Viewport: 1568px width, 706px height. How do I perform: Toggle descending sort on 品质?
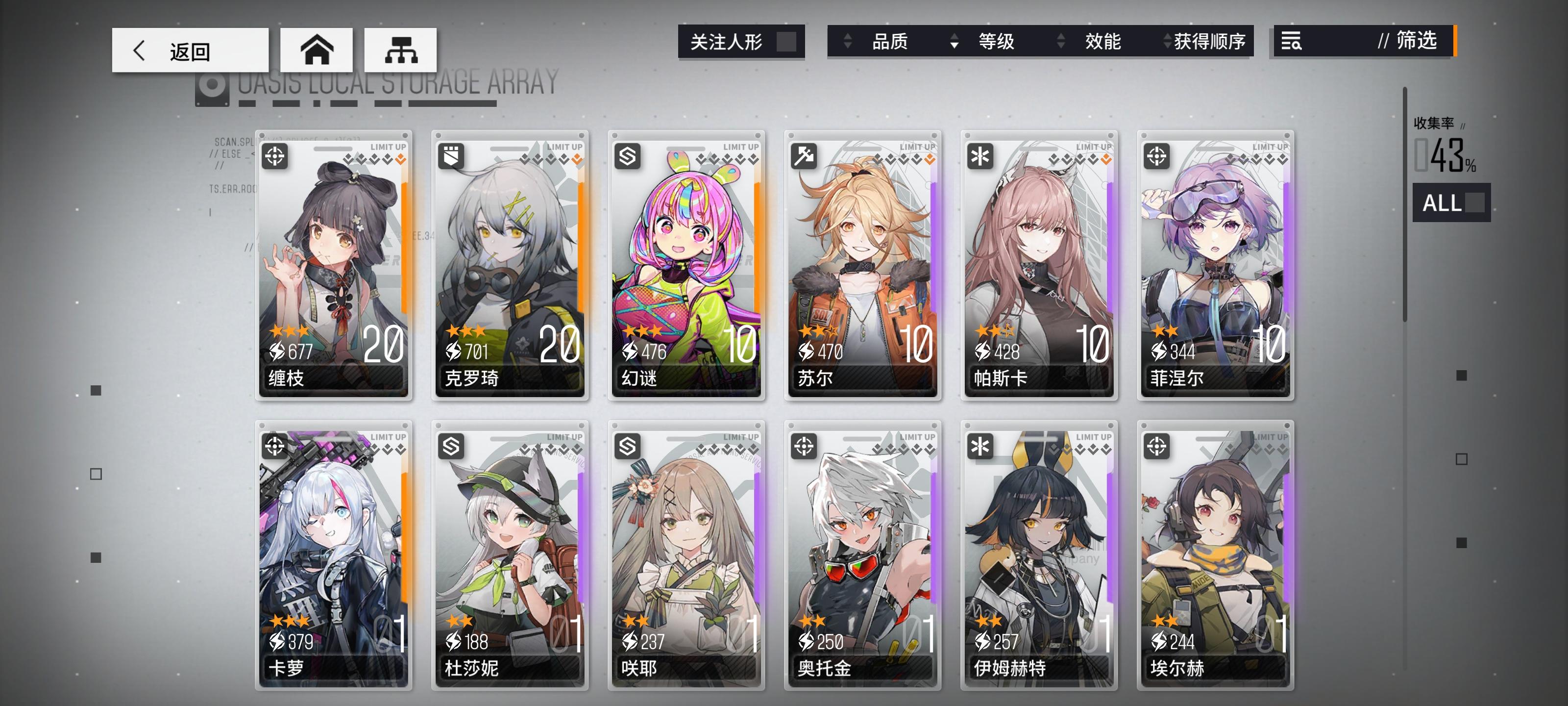tap(847, 42)
